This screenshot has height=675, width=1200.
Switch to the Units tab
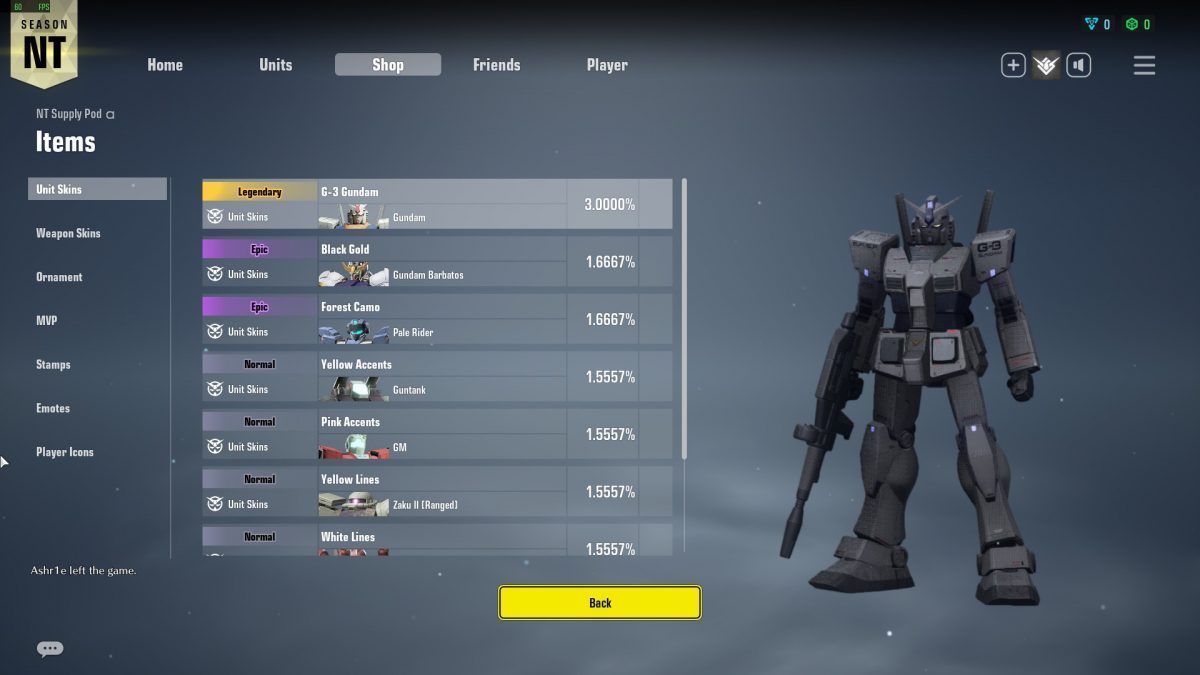coord(276,65)
